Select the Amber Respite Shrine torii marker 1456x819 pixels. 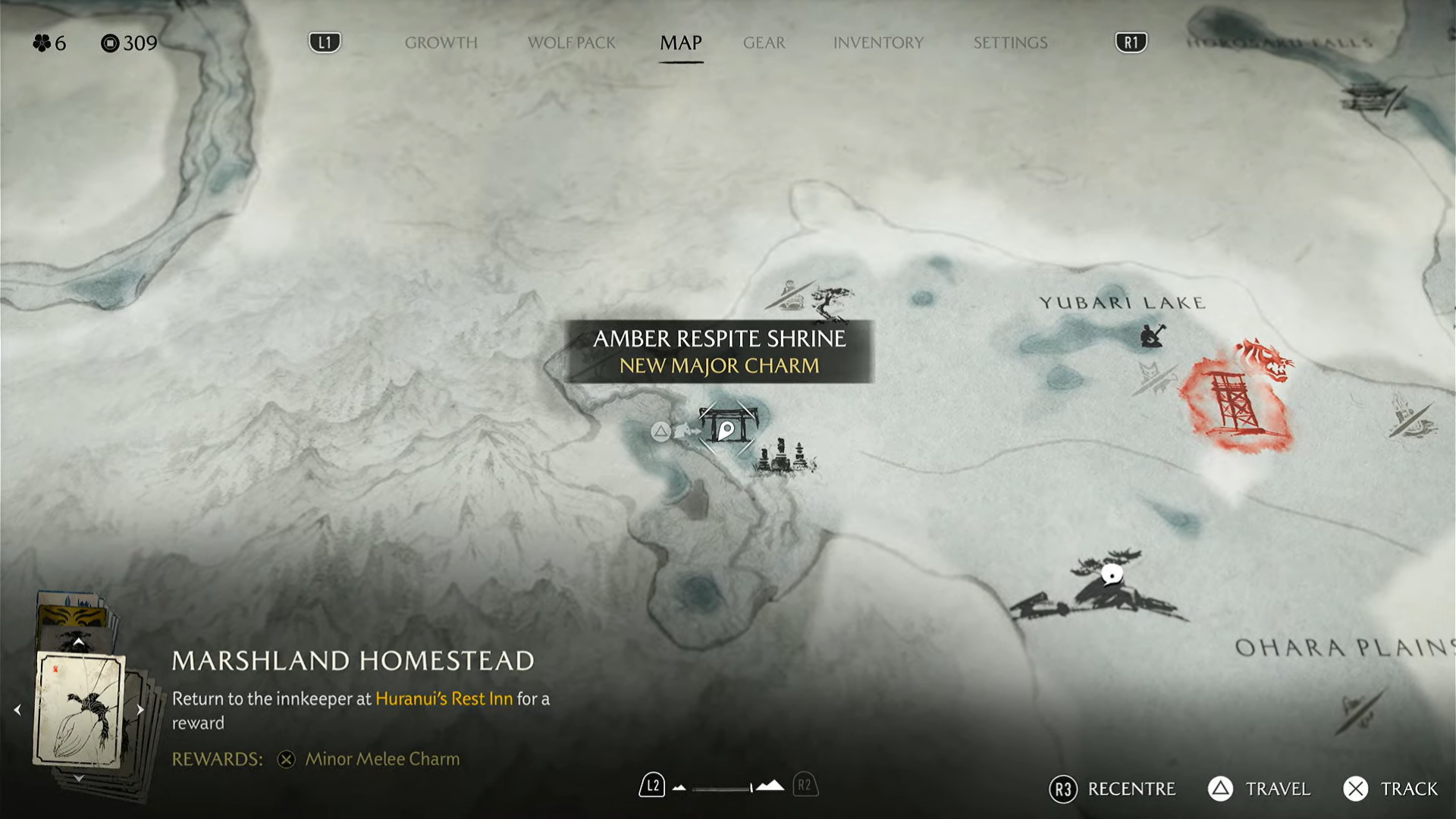point(726,427)
